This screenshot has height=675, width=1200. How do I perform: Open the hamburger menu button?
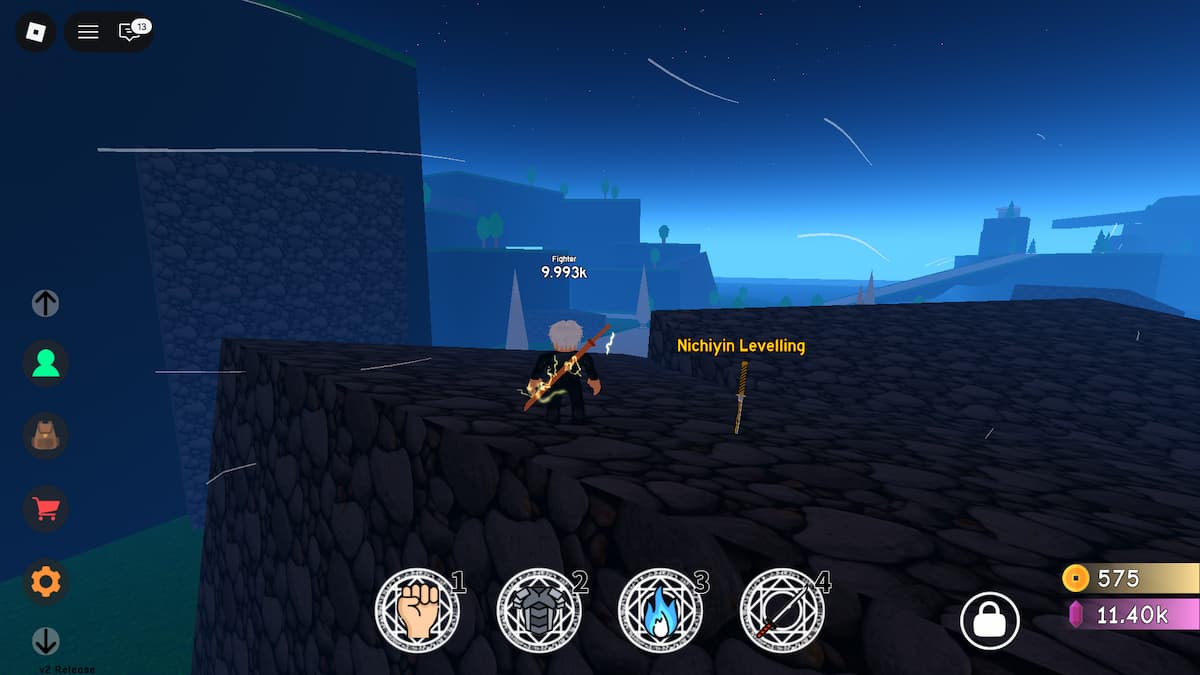click(88, 32)
